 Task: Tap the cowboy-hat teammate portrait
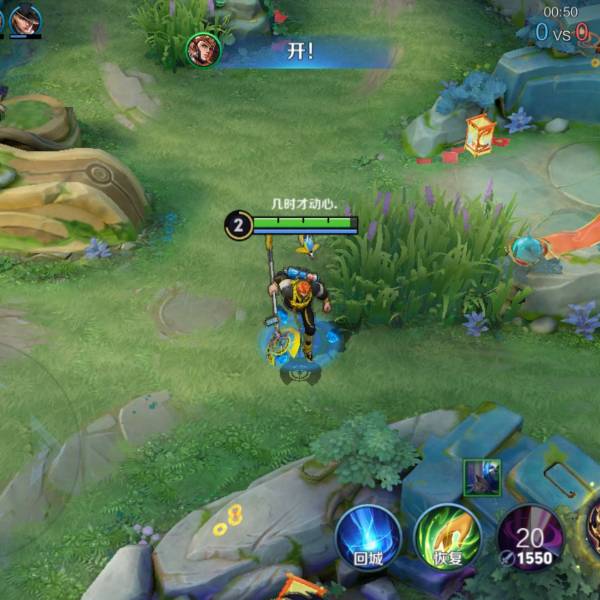pos(26,20)
